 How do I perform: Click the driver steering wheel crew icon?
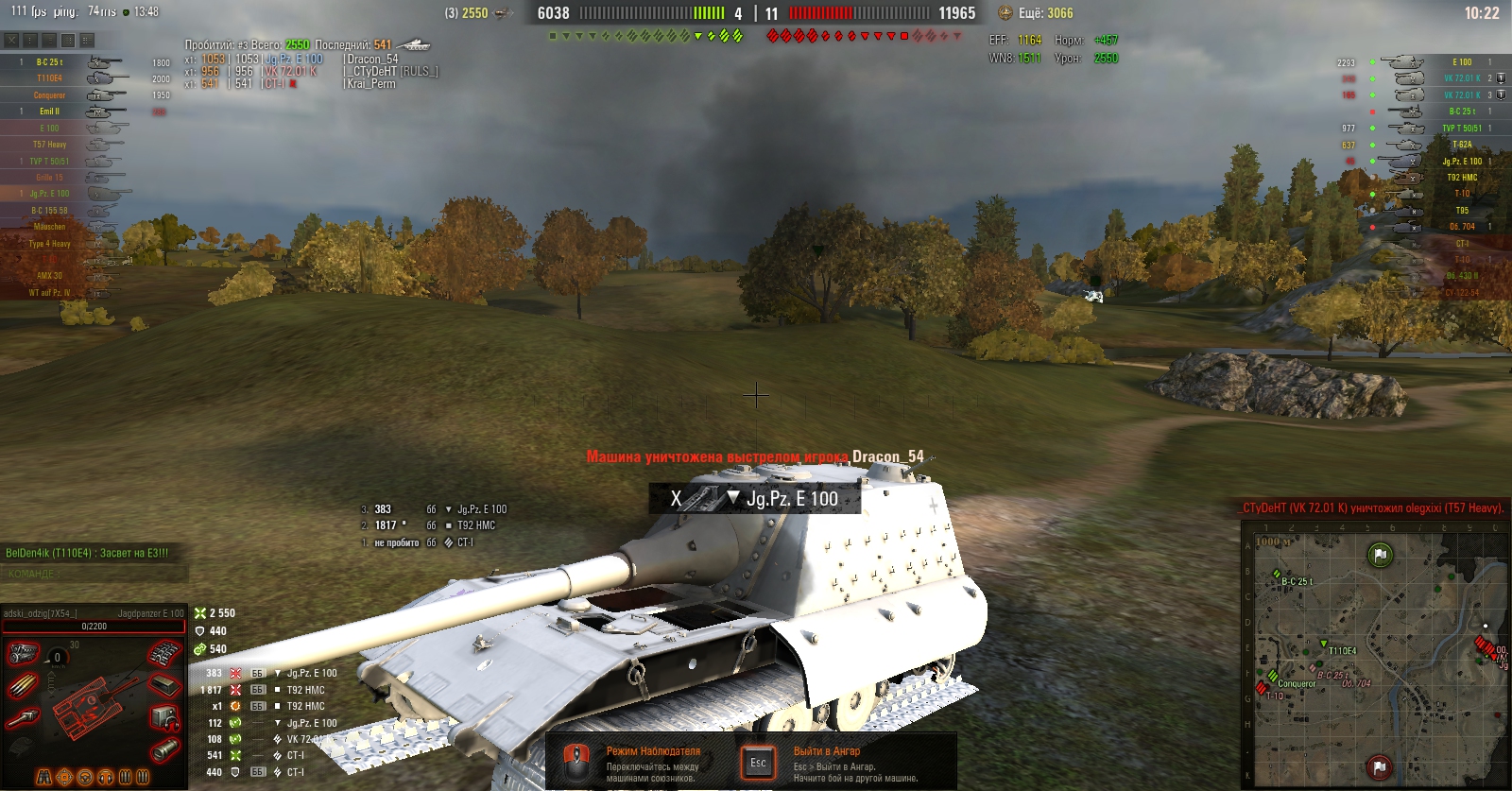(x=85, y=778)
